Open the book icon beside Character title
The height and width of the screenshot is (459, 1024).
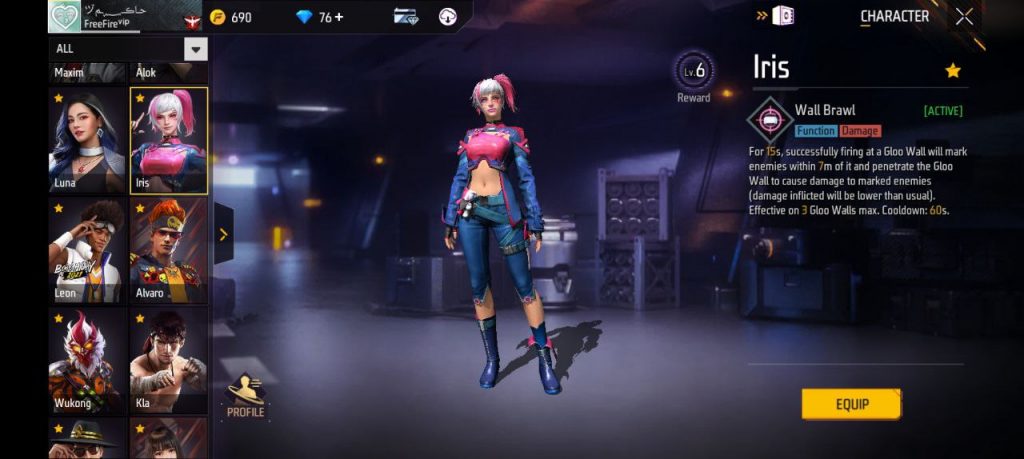784,16
